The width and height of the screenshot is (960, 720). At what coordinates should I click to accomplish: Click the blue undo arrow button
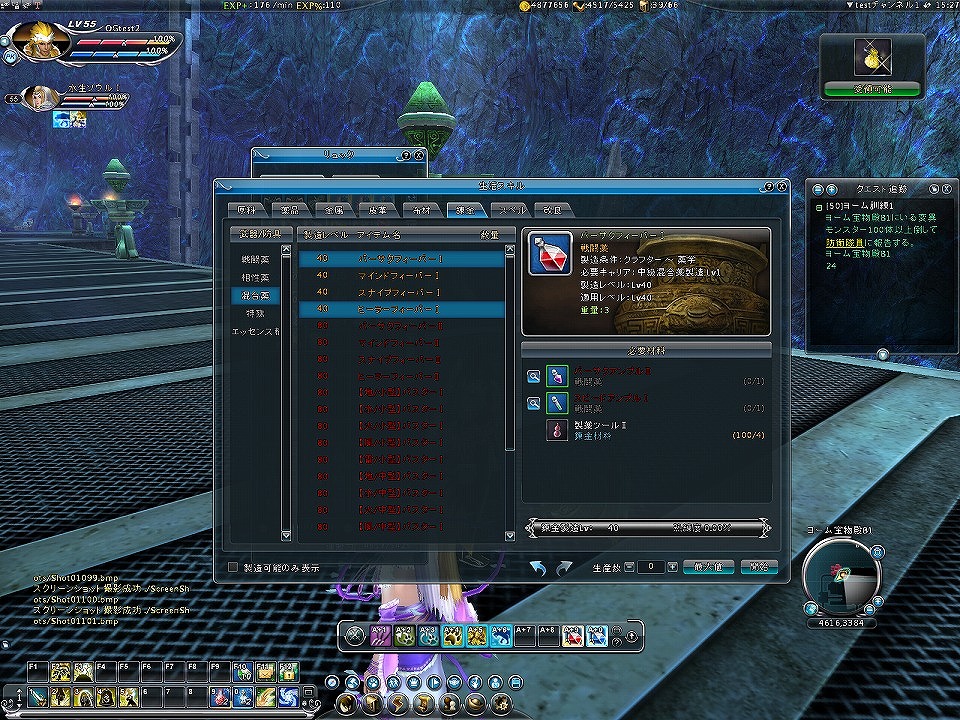[539, 567]
